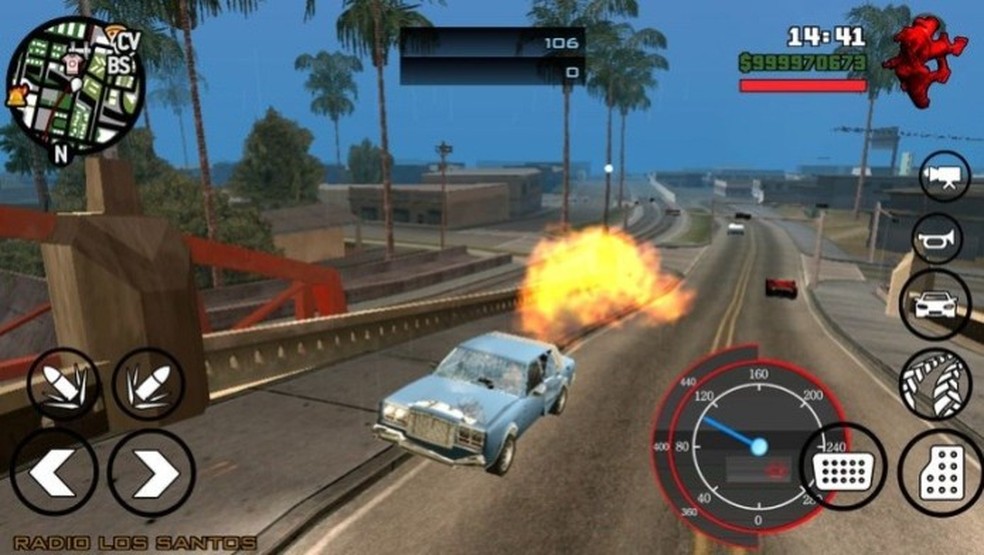Screen dimensions: 984x555
Task: Honk the car horn button
Action: pos(938,238)
